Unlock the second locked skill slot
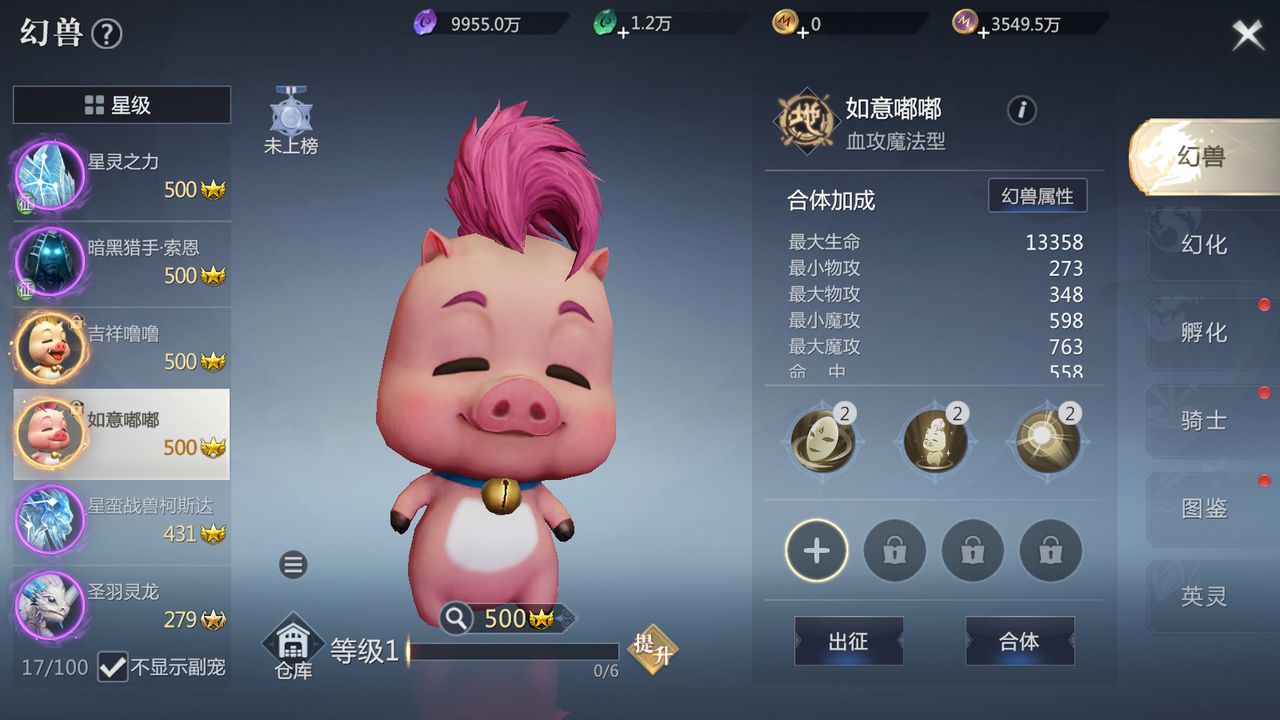The image size is (1280, 720). (972, 550)
